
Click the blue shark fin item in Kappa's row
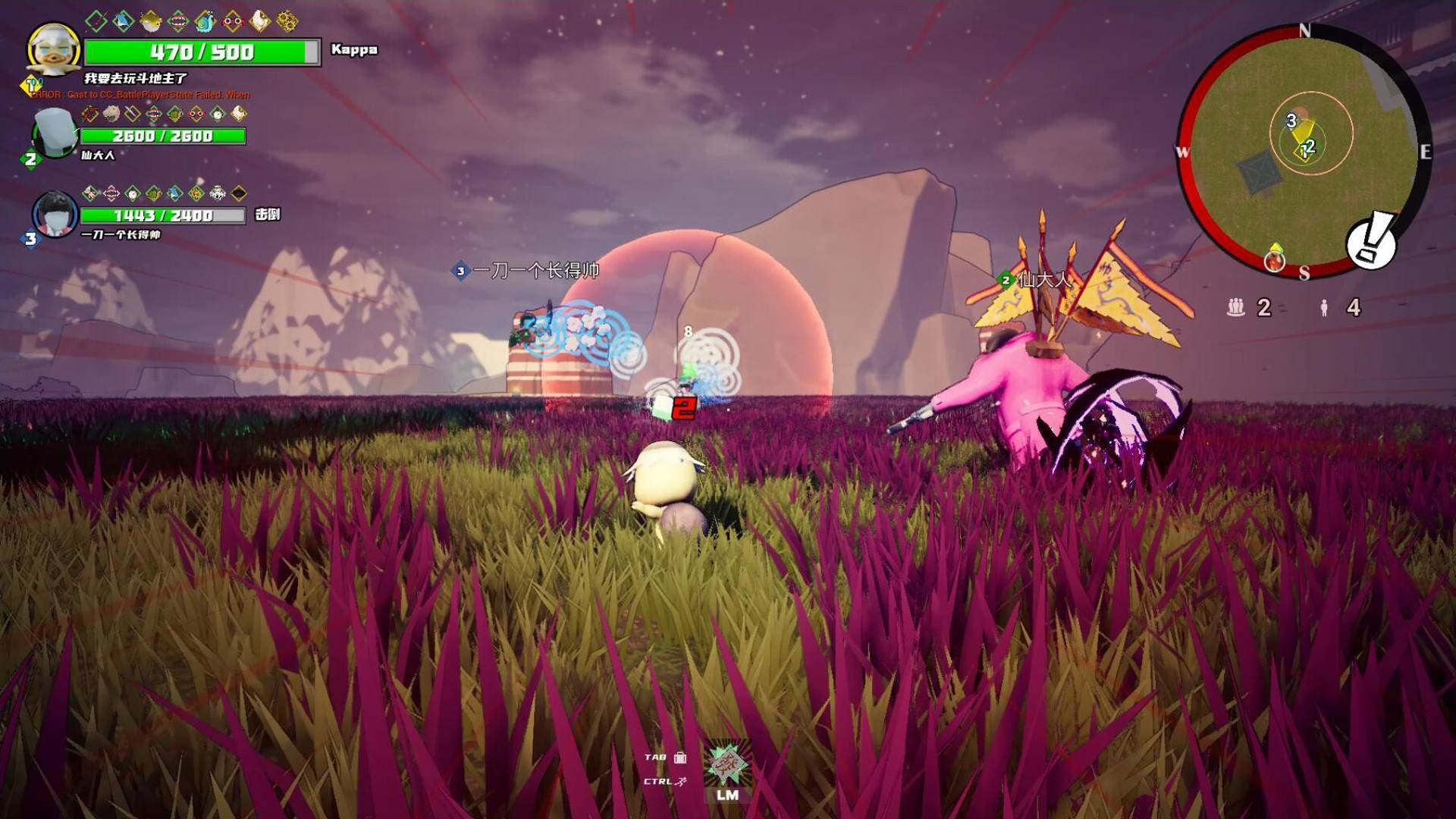tap(123, 21)
